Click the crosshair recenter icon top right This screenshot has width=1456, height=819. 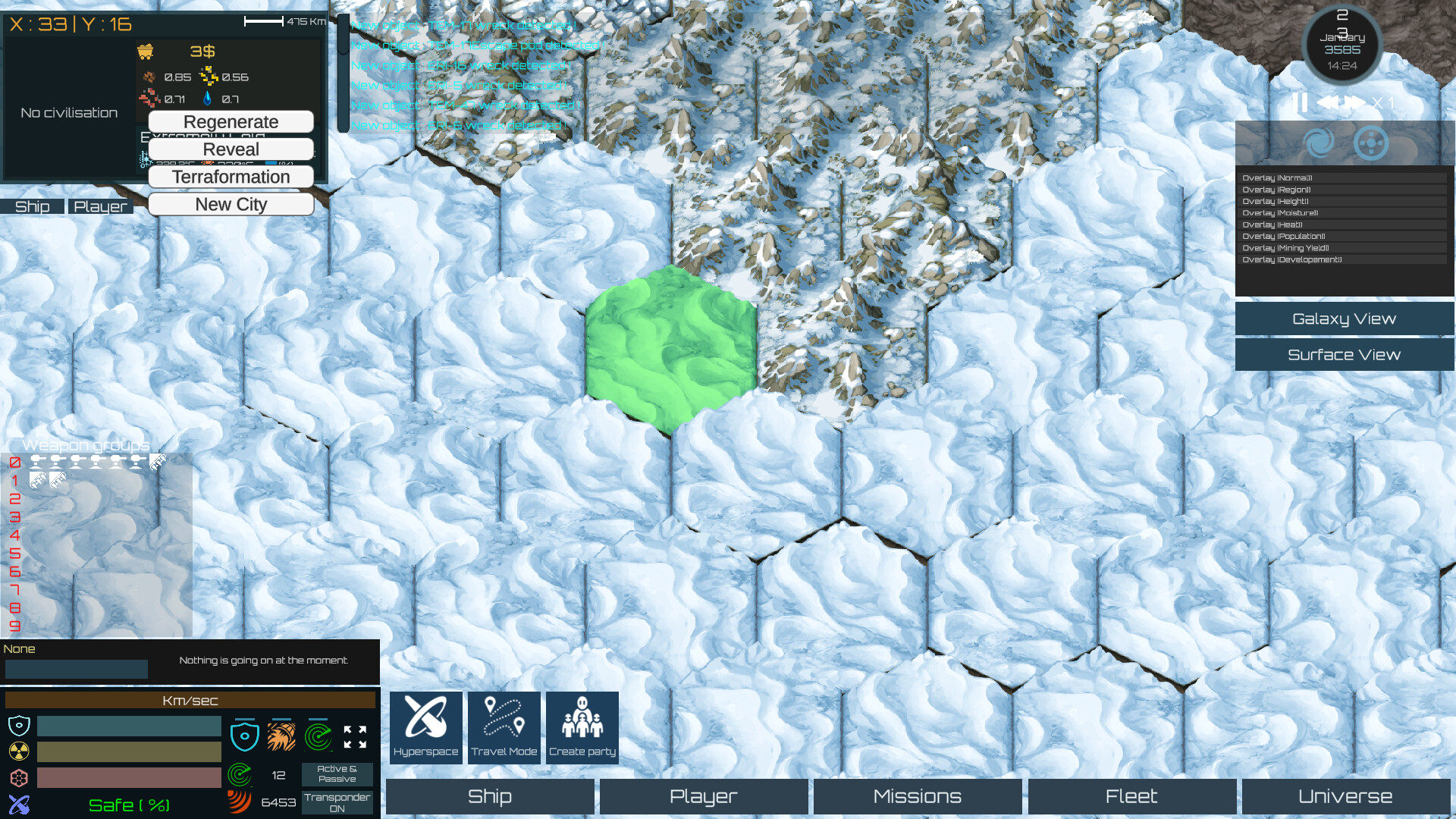[1370, 143]
